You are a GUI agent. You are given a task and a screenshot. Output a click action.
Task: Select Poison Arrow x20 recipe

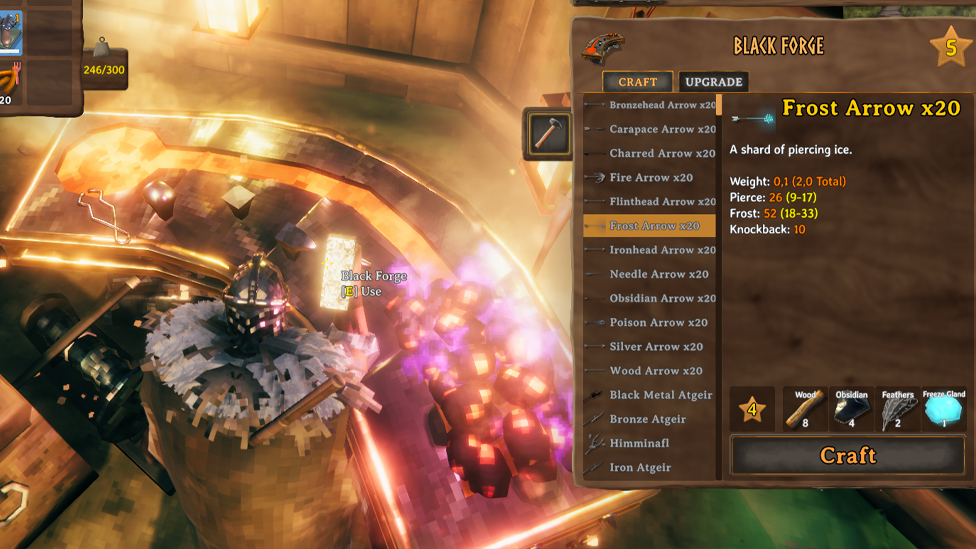658,322
